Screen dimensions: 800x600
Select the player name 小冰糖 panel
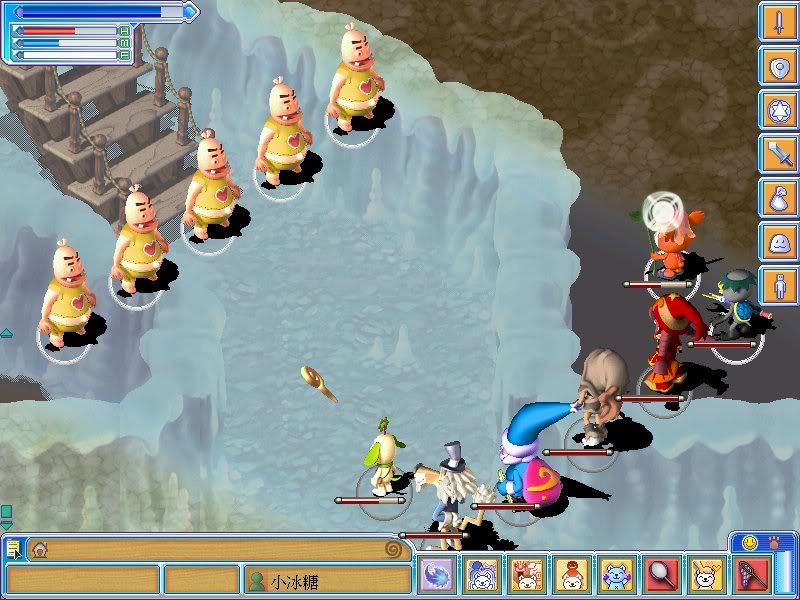click(328, 580)
